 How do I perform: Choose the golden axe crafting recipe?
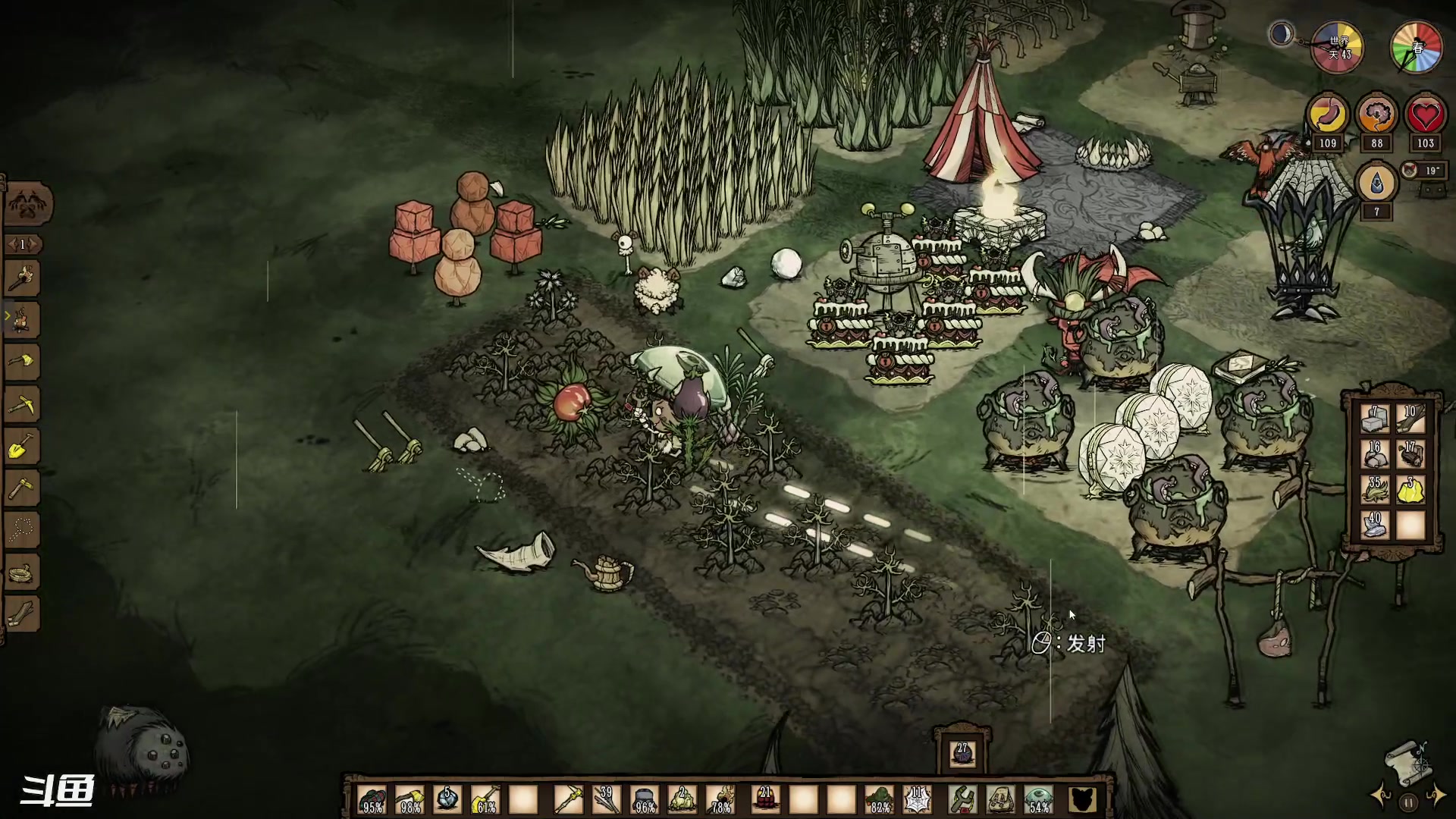click(22, 362)
